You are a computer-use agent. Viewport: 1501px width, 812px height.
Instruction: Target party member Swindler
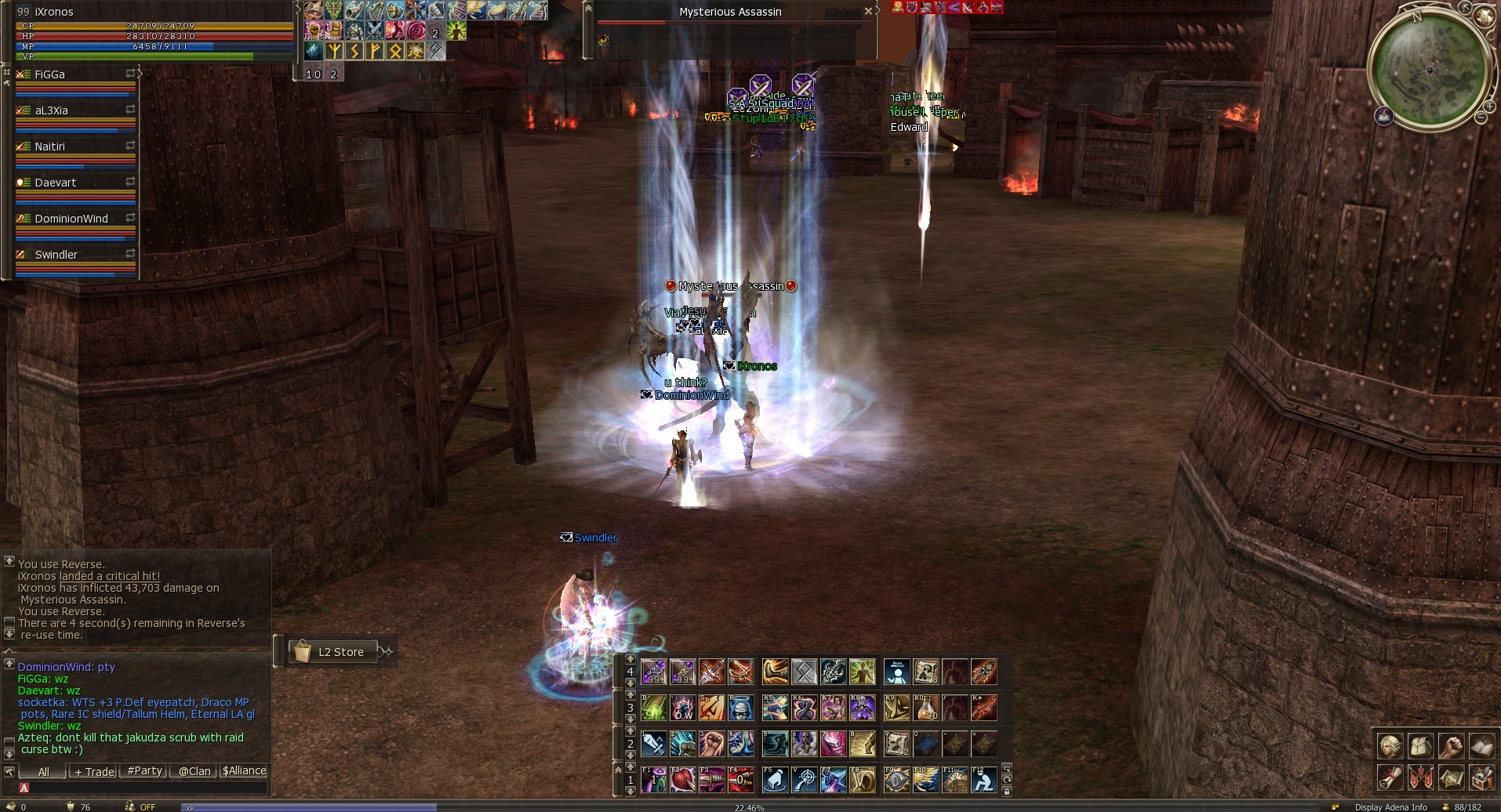56,255
